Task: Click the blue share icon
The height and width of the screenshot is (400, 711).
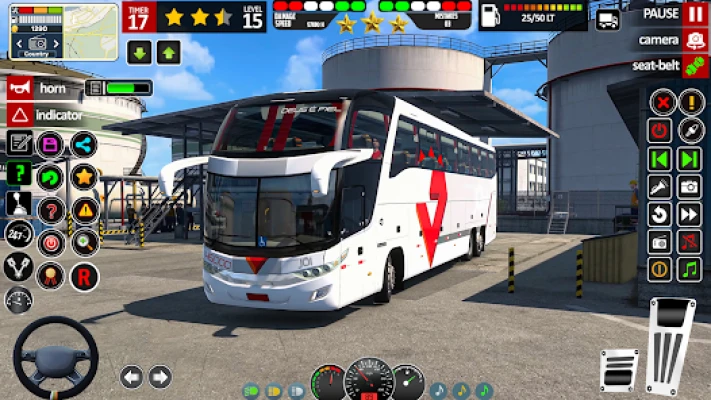Action: (x=84, y=144)
